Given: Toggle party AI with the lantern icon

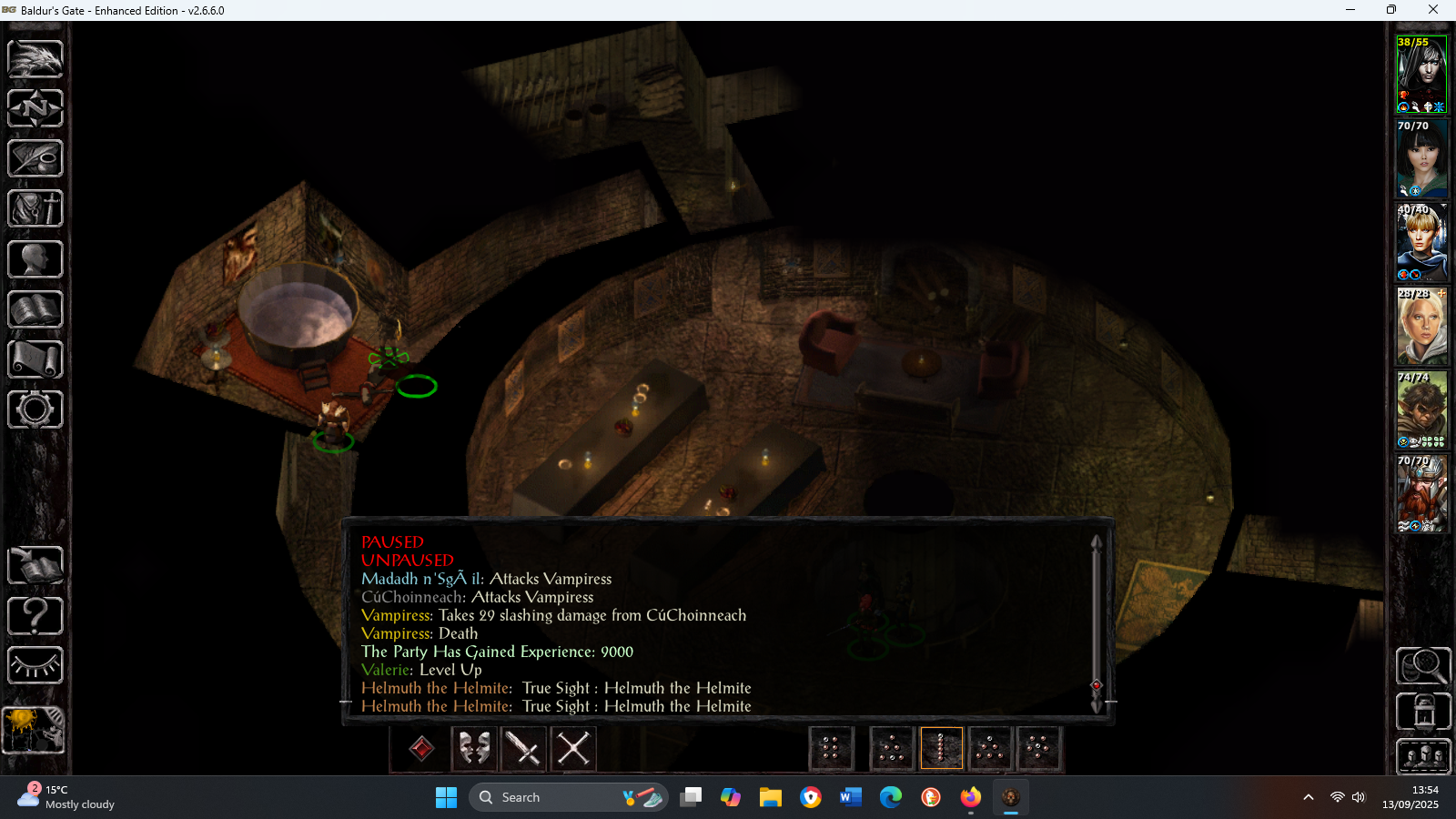Looking at the screenshot, I should [x=1423, y=712].
